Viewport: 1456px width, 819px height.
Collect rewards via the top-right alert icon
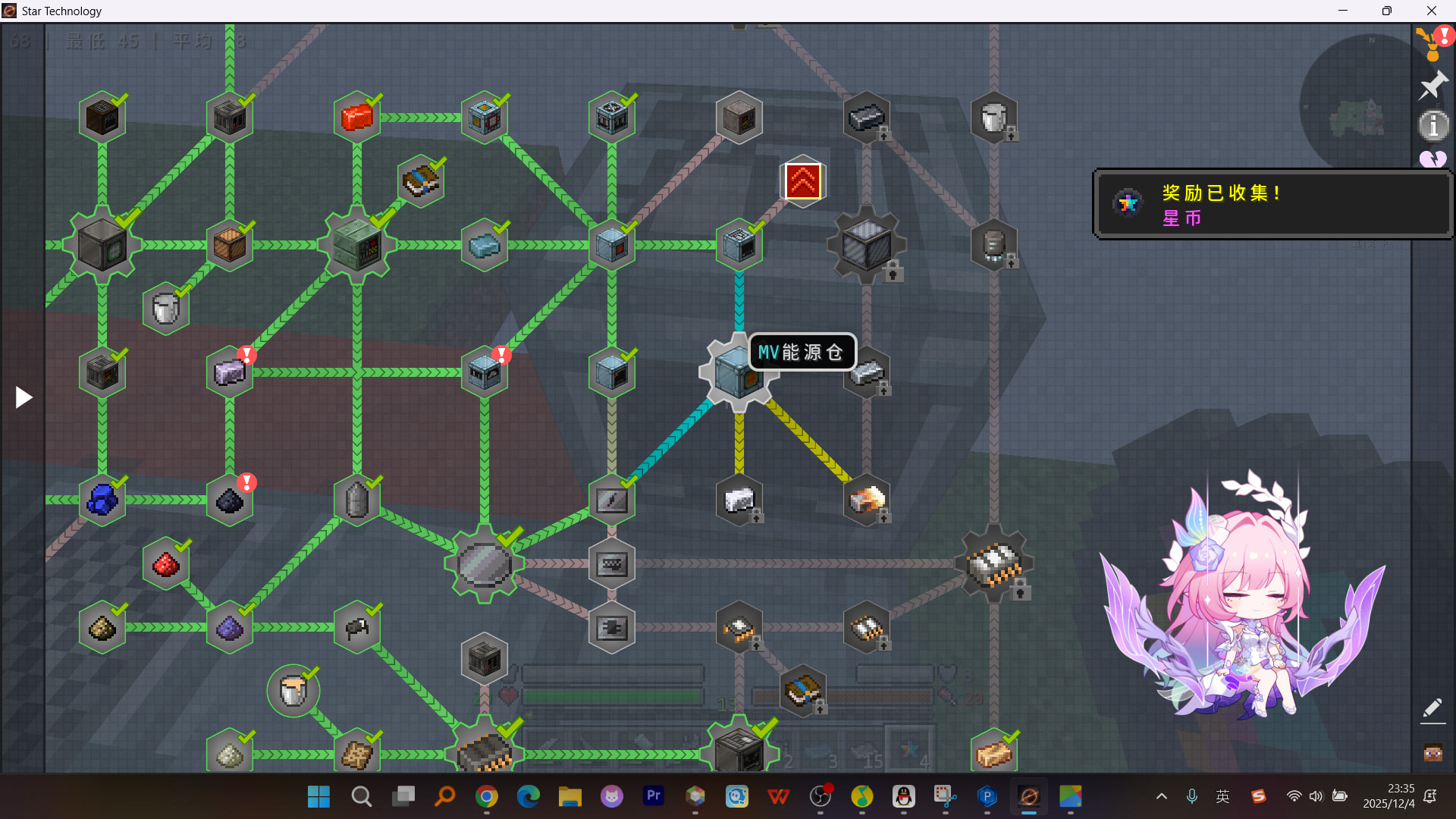point(1432,42)
